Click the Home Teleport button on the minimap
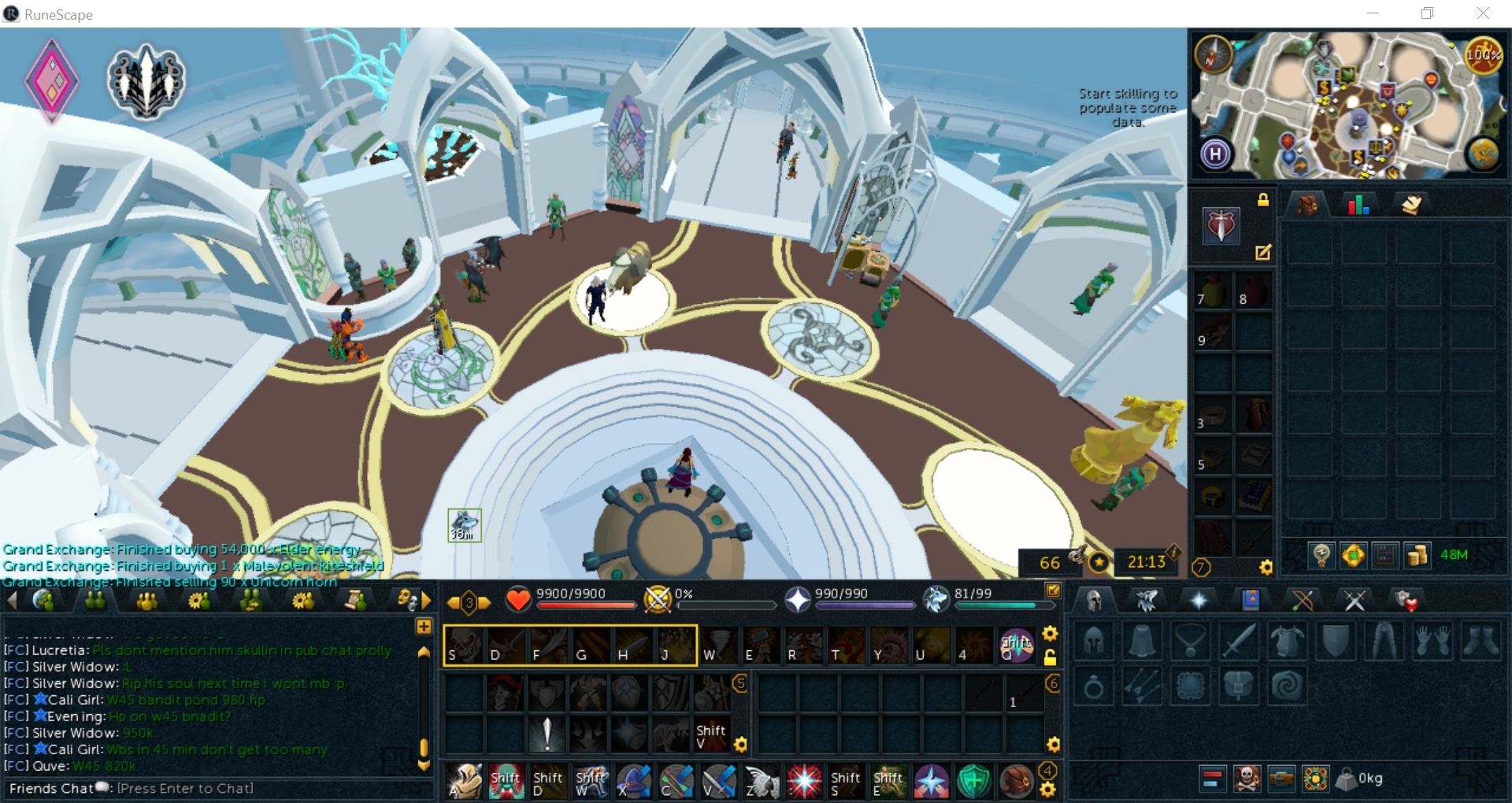The height and width of the screenshot is (803, 1512). [1215, 154]
